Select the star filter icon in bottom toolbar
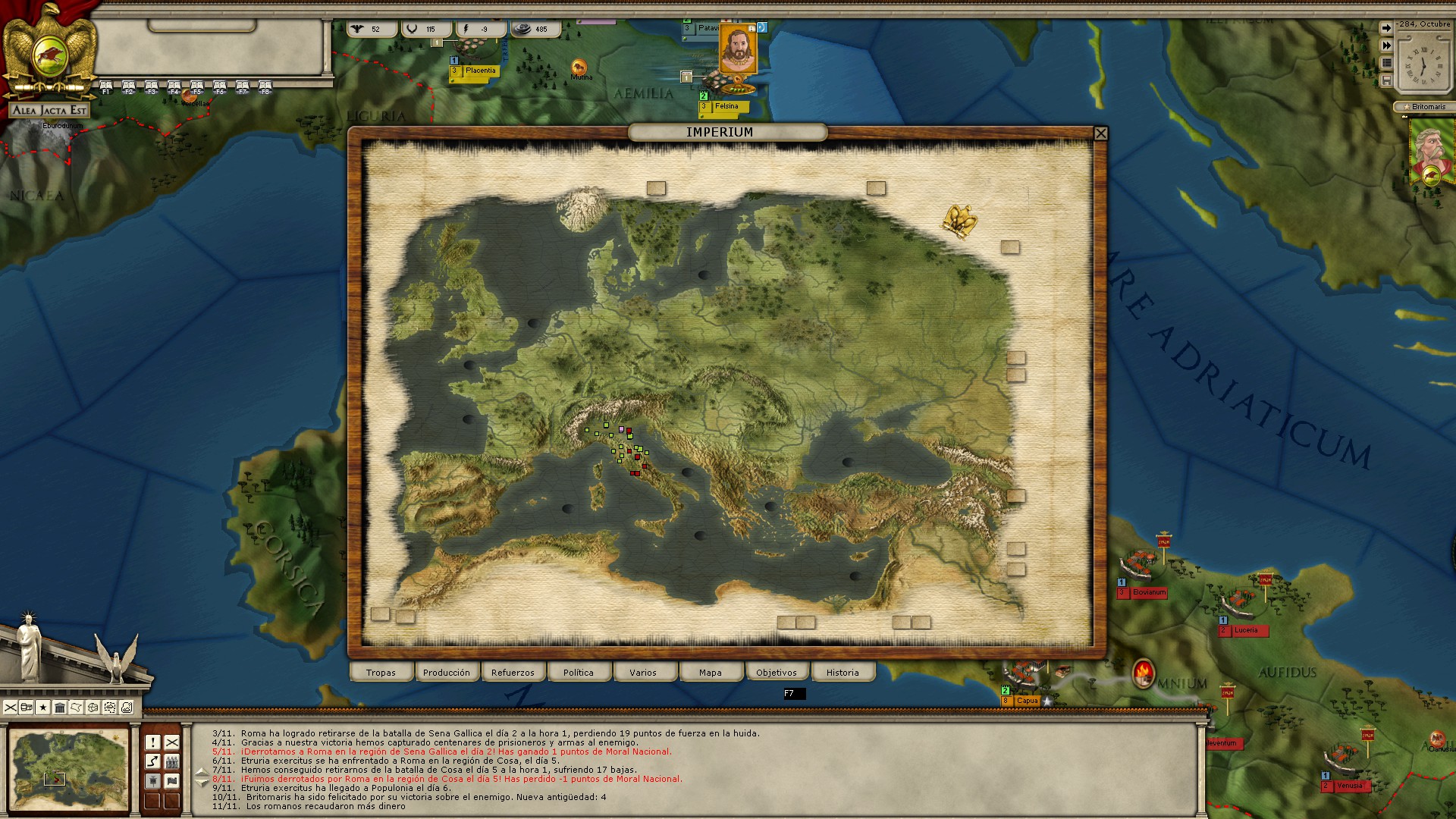The width and height of the screenshot is (1456, 819). tap(42, 708)
